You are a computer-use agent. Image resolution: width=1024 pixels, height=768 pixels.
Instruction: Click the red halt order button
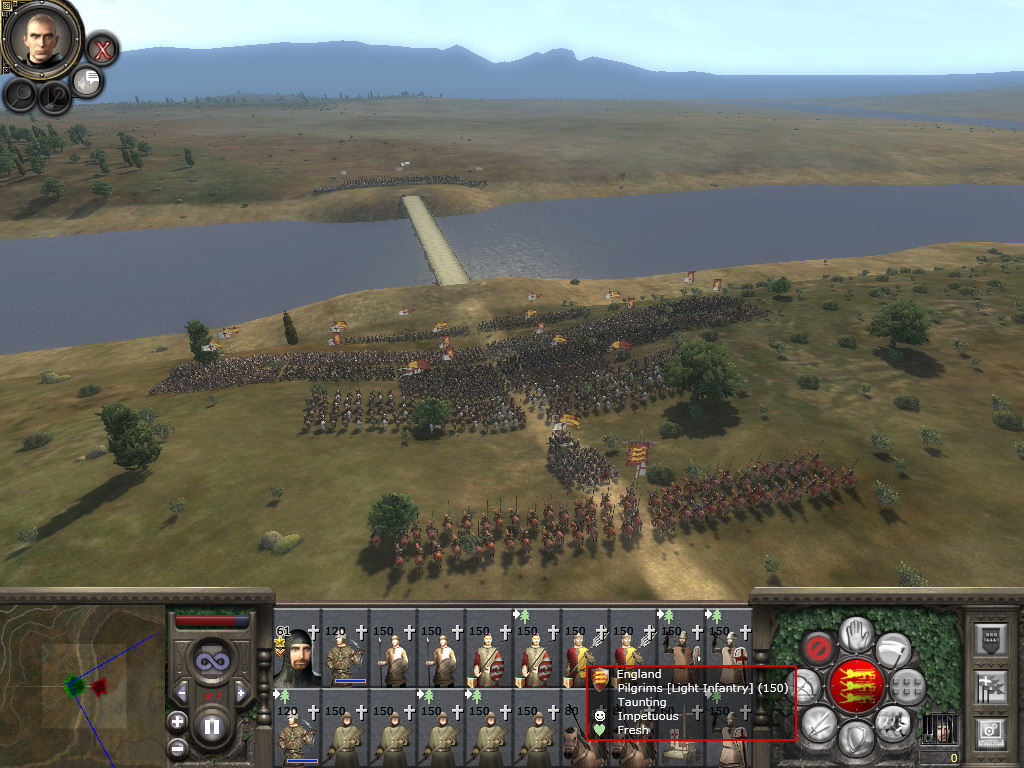coord(818,649)
